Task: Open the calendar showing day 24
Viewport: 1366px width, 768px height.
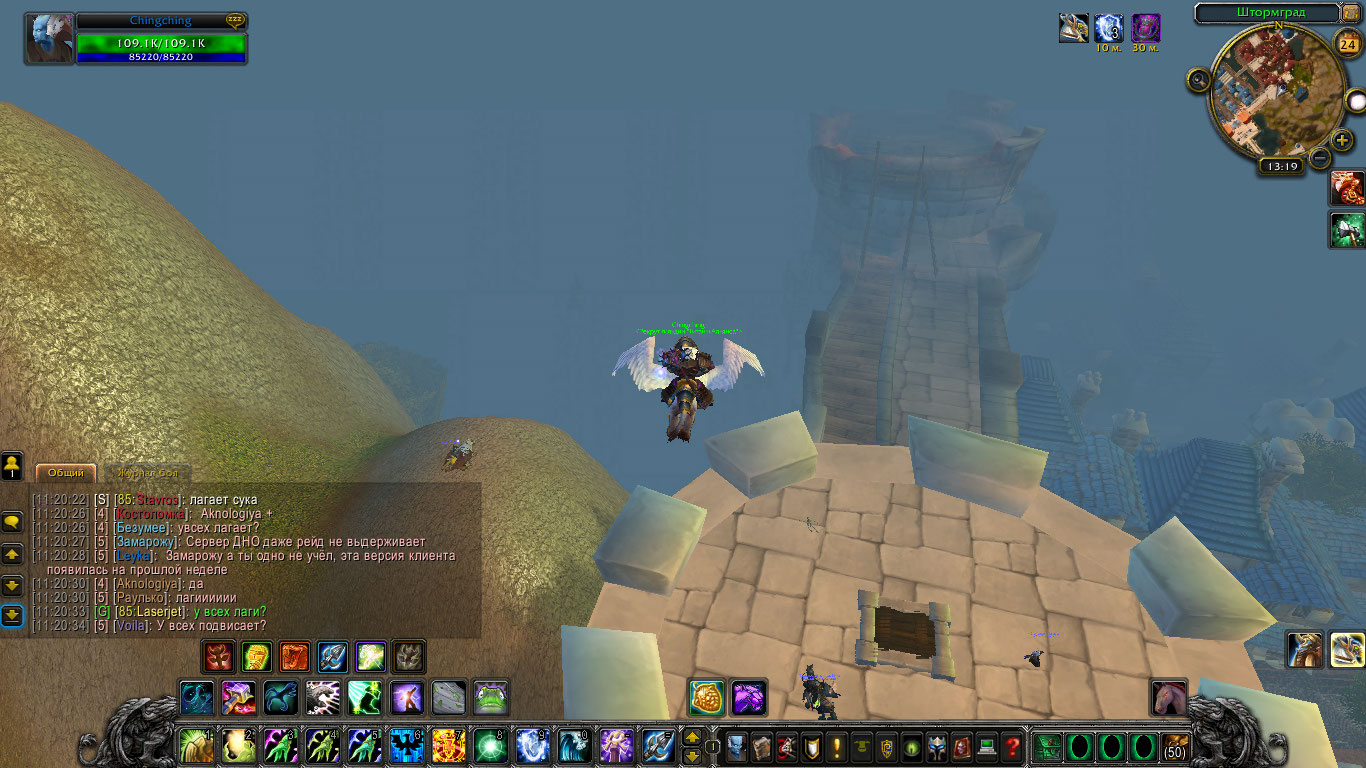Action: click(x=1347, y=44)
